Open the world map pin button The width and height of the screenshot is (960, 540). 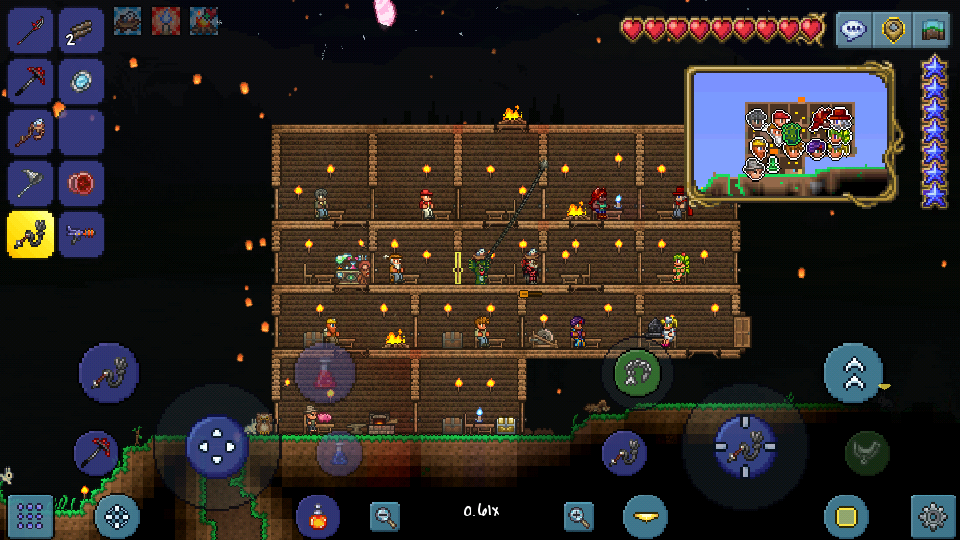(893, 29)
